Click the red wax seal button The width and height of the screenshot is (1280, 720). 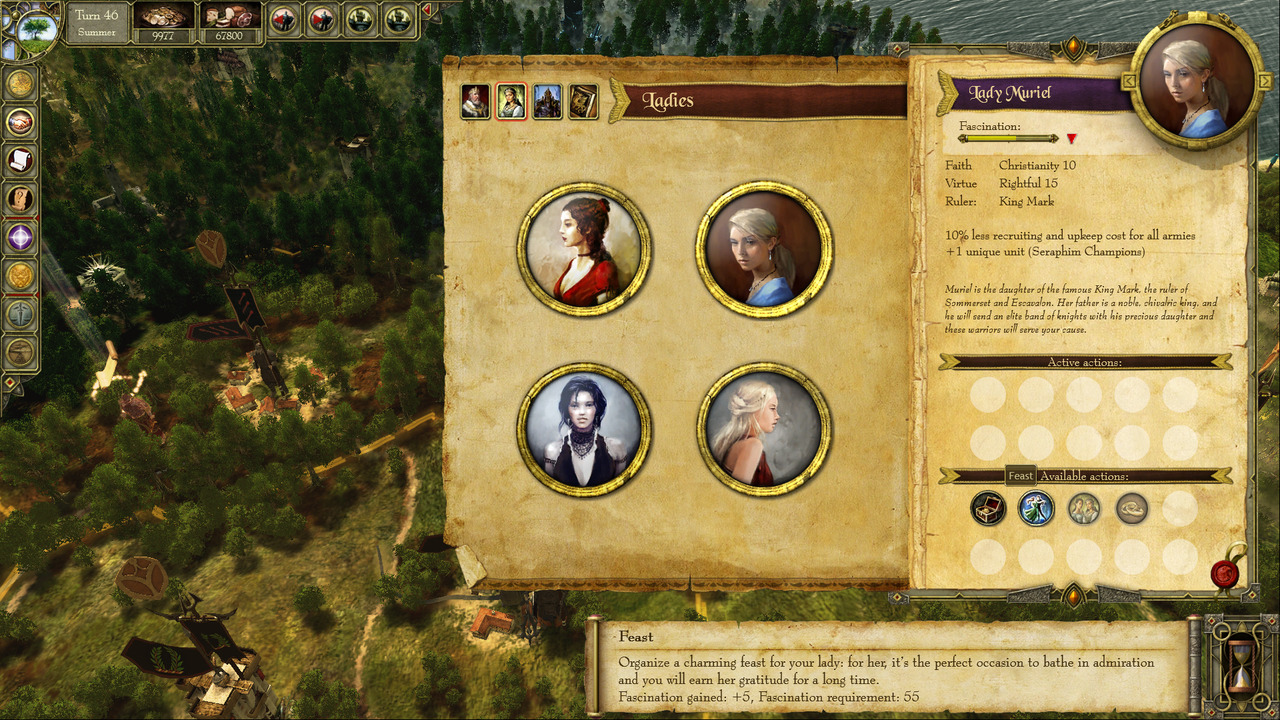coord(1224,574)
